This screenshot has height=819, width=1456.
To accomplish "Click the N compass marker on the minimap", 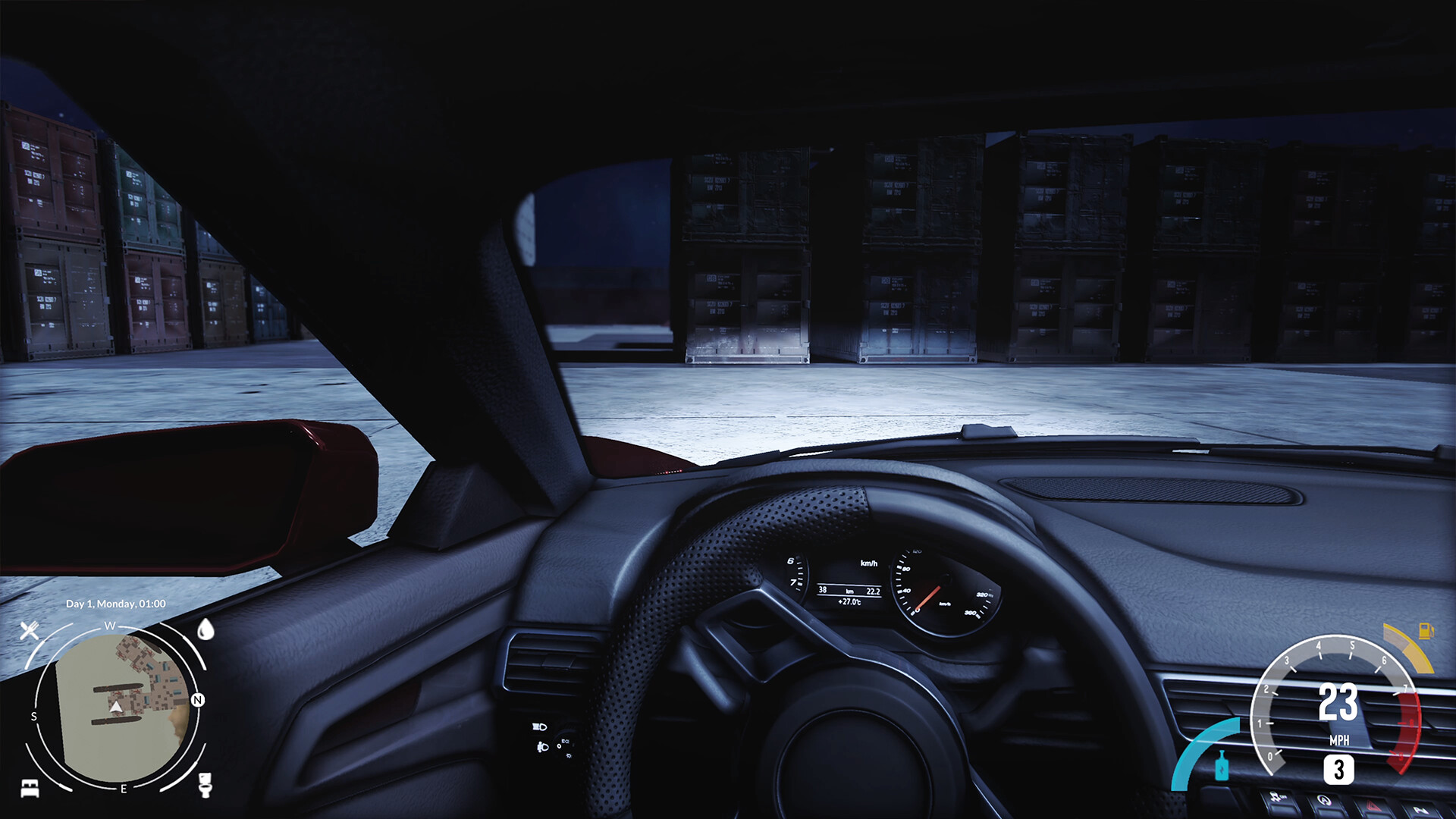I will 198,699.
